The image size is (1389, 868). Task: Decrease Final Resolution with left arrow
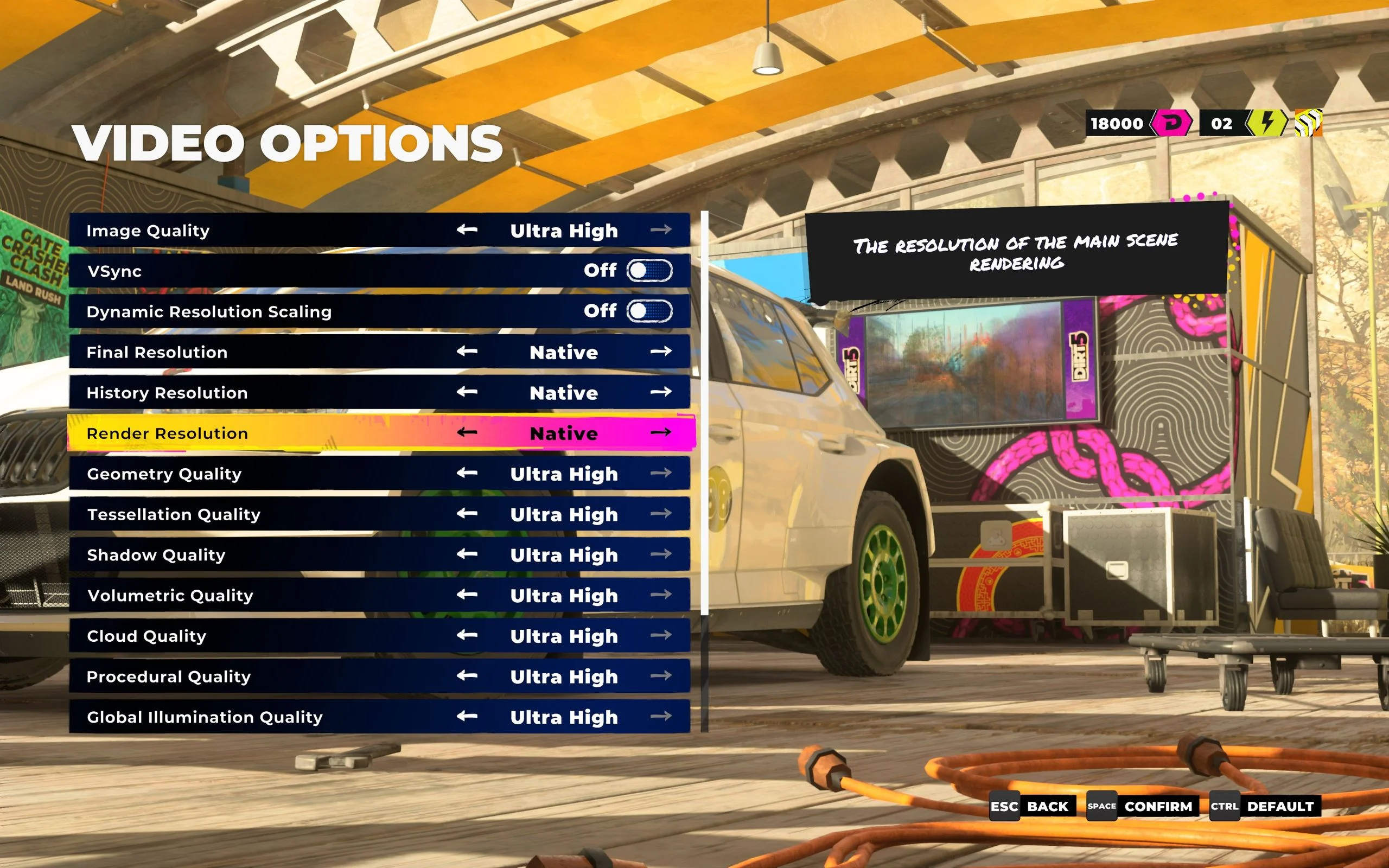[x=467, y=352]
